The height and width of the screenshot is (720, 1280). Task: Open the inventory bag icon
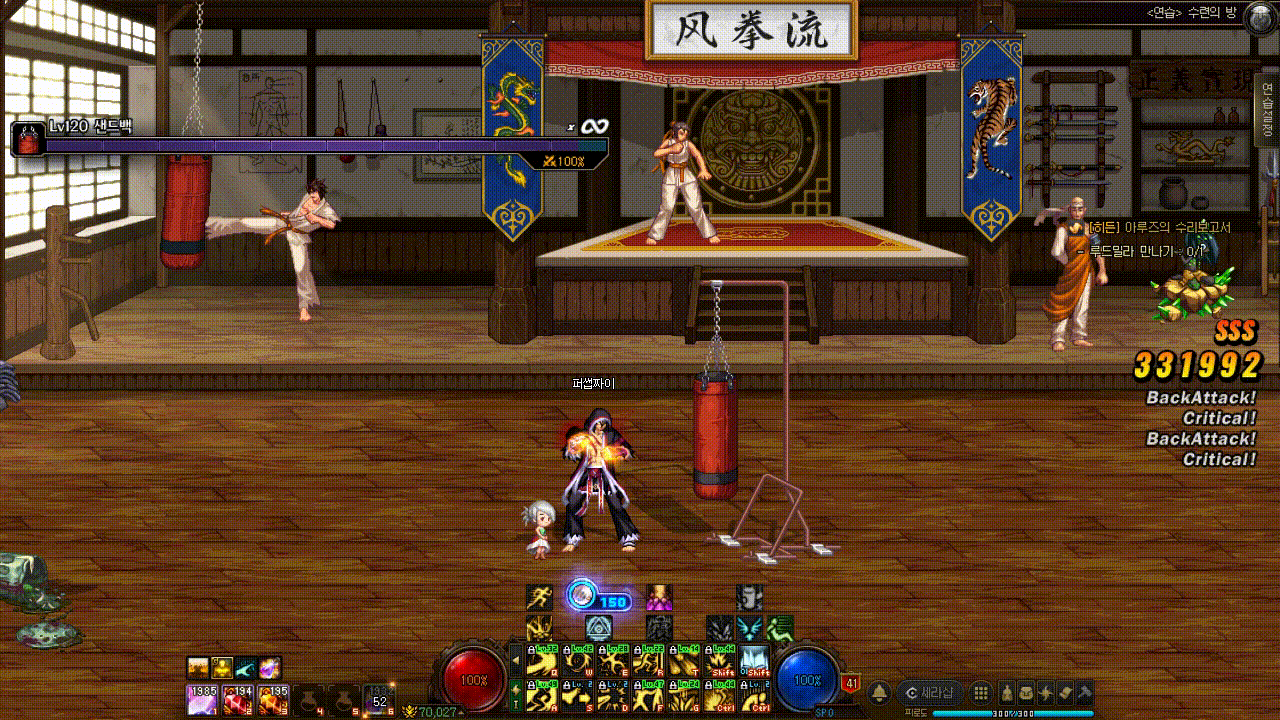tap(1026, 692)
